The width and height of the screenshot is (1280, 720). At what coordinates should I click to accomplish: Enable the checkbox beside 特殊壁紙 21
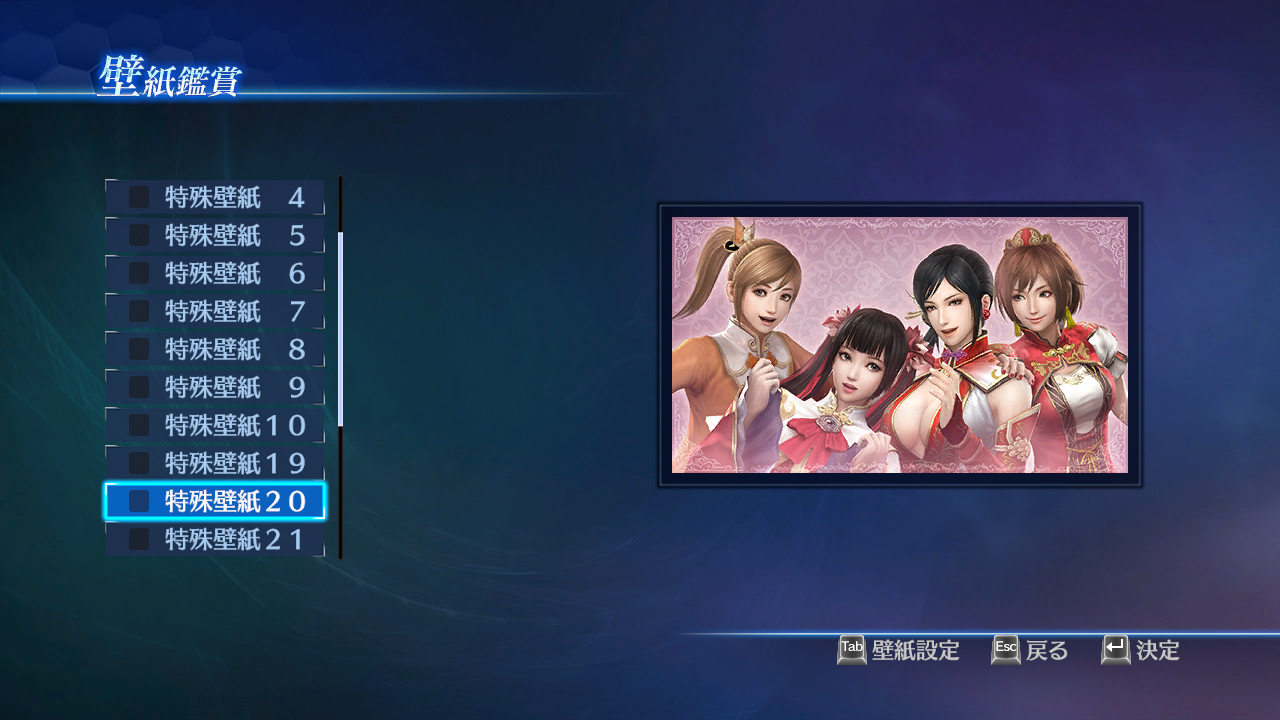point(137,539)
